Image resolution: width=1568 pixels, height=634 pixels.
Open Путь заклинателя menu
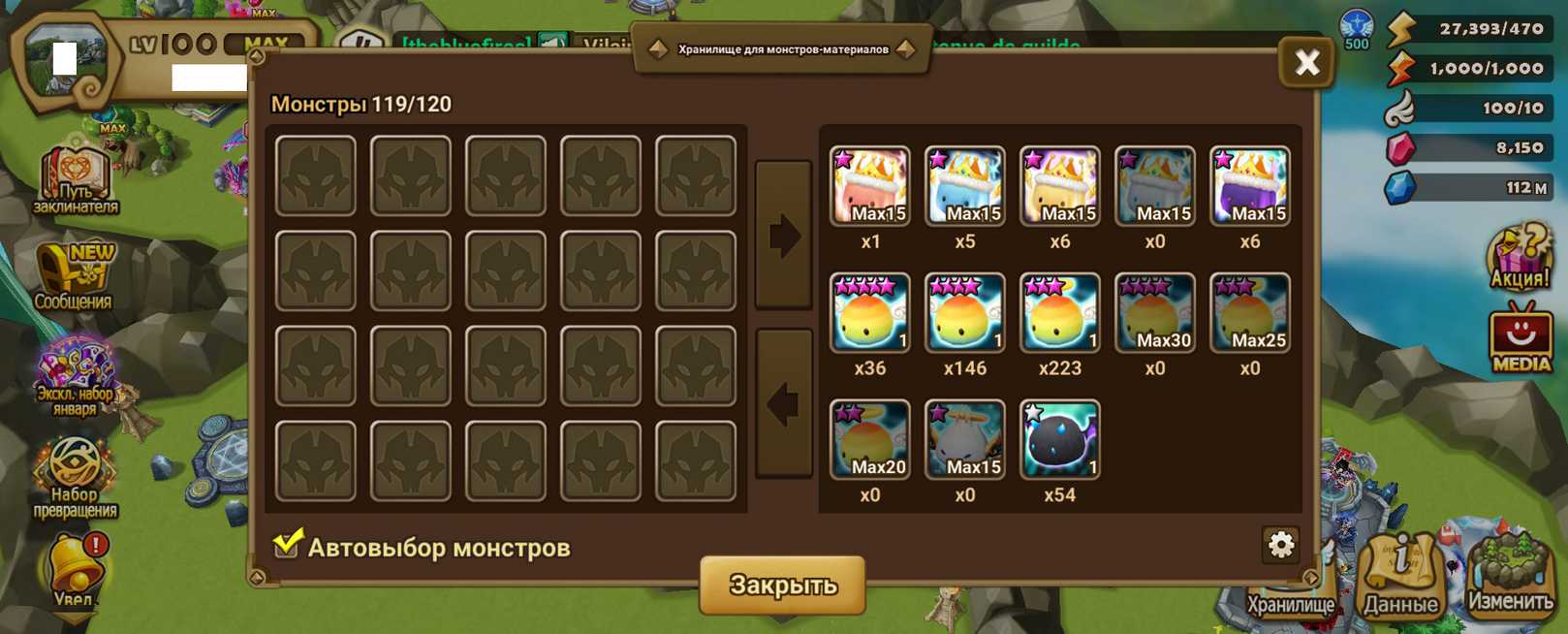75,180
